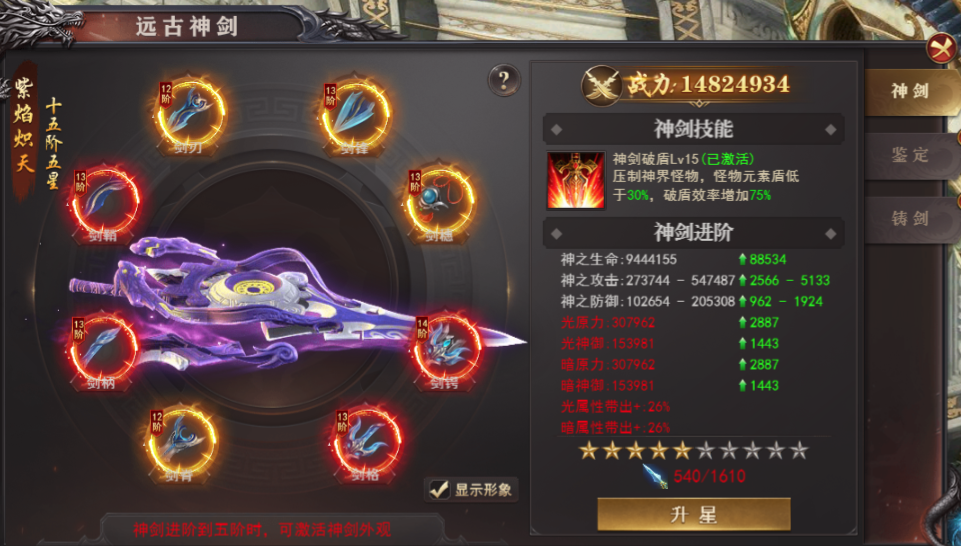This screenshot has width=961, height=546.
Task: Close the 远古神剑 window
Action: (940, 48)
